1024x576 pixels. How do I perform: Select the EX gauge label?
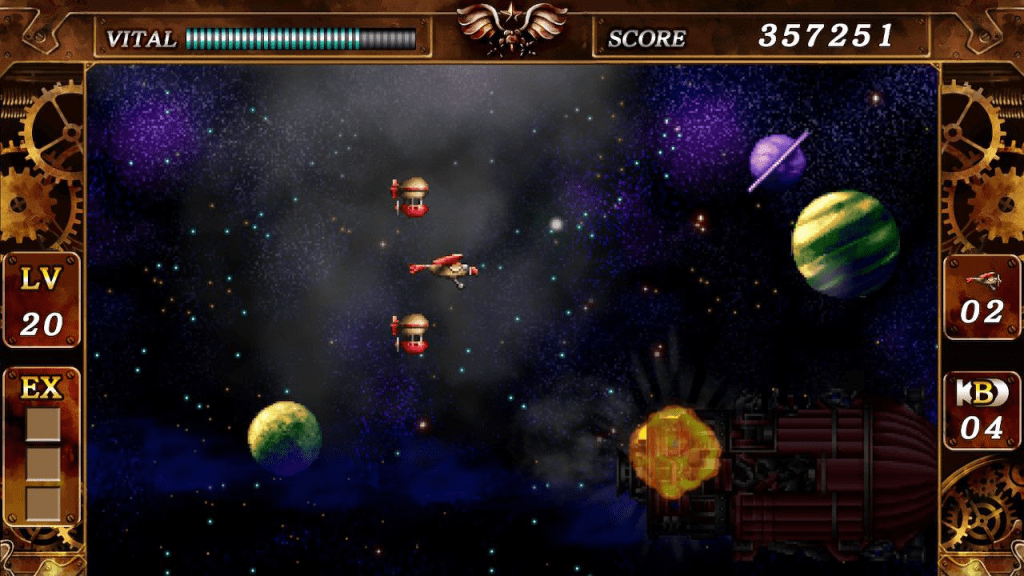tap(42, 389)
